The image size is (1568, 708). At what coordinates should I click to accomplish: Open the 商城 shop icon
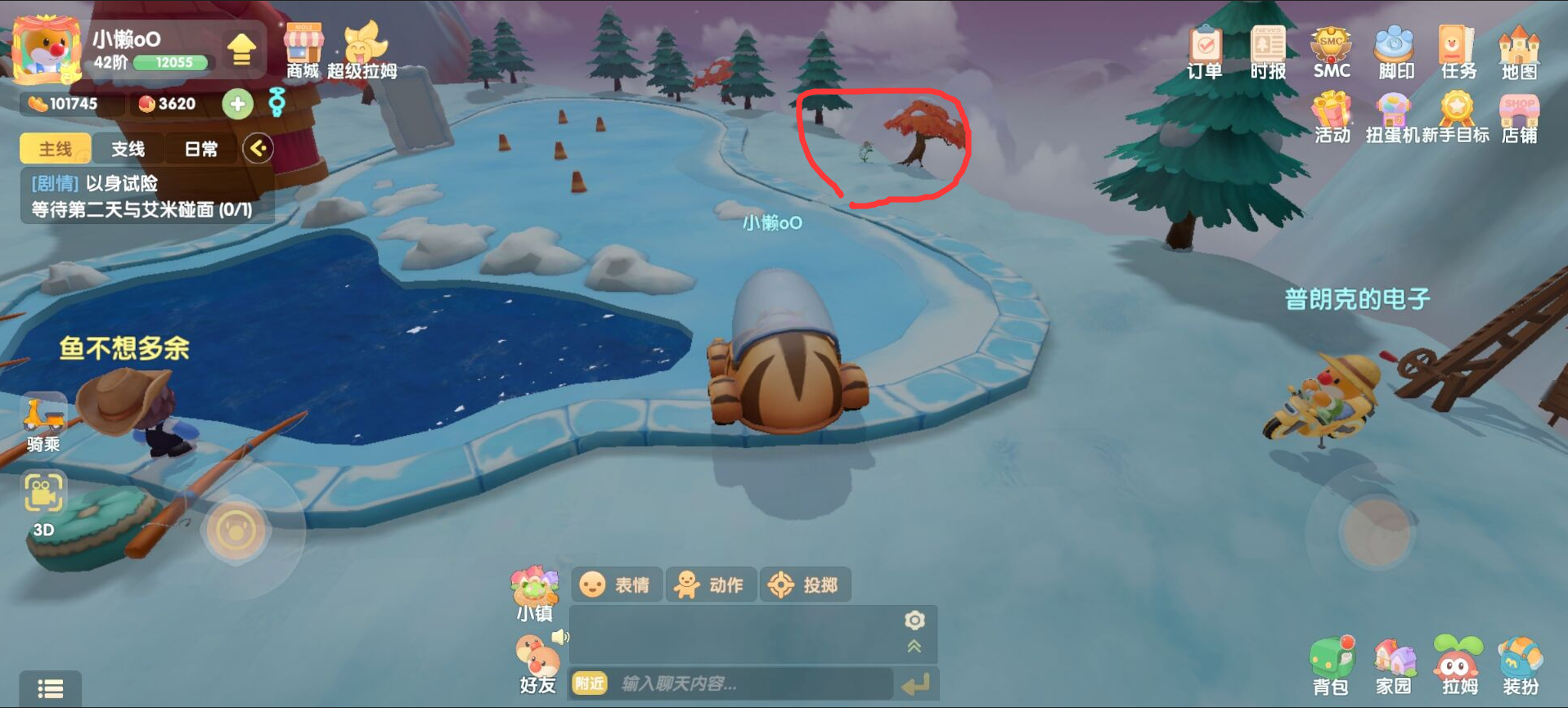point(303,51)
